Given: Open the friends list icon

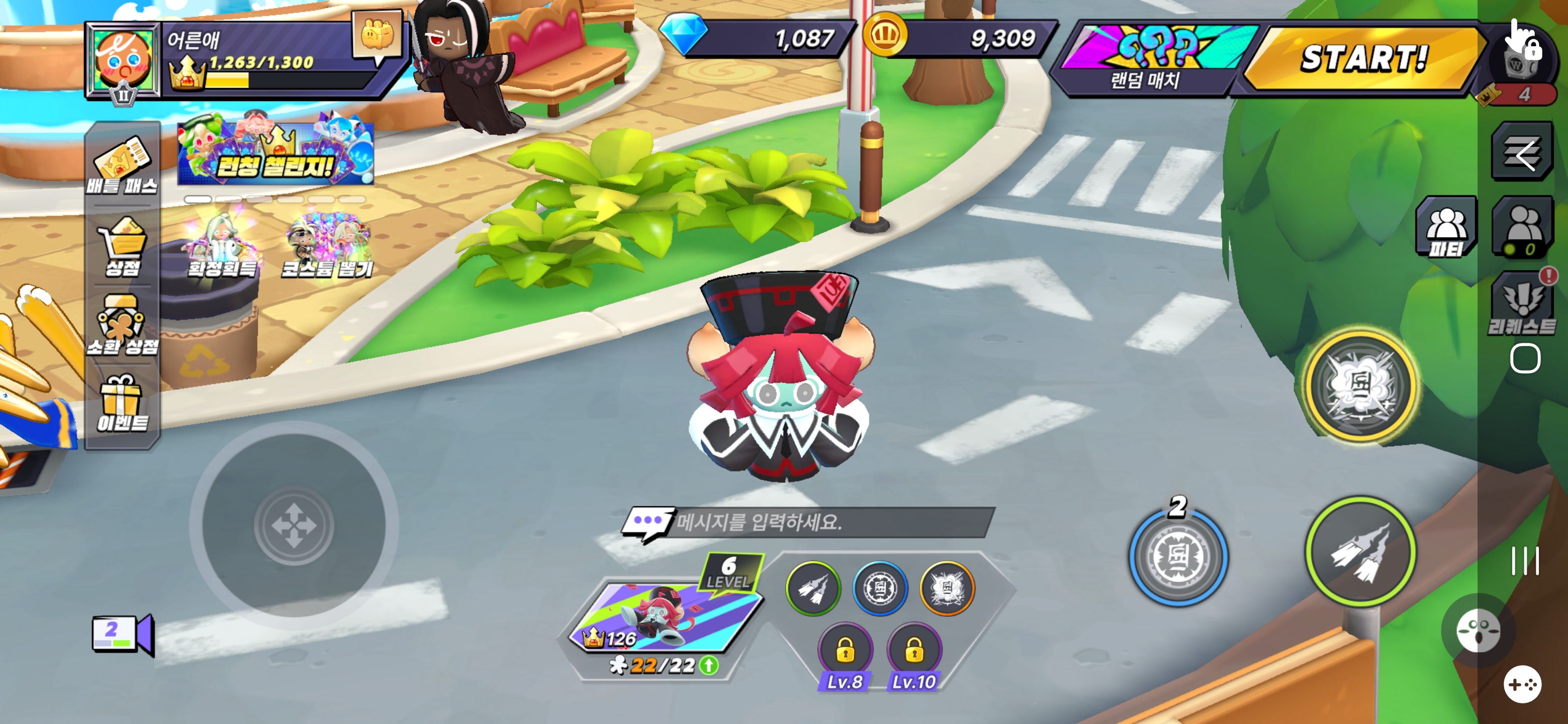Looking at the screenshot, I should pyautogui.click(x=1522, y=227).
